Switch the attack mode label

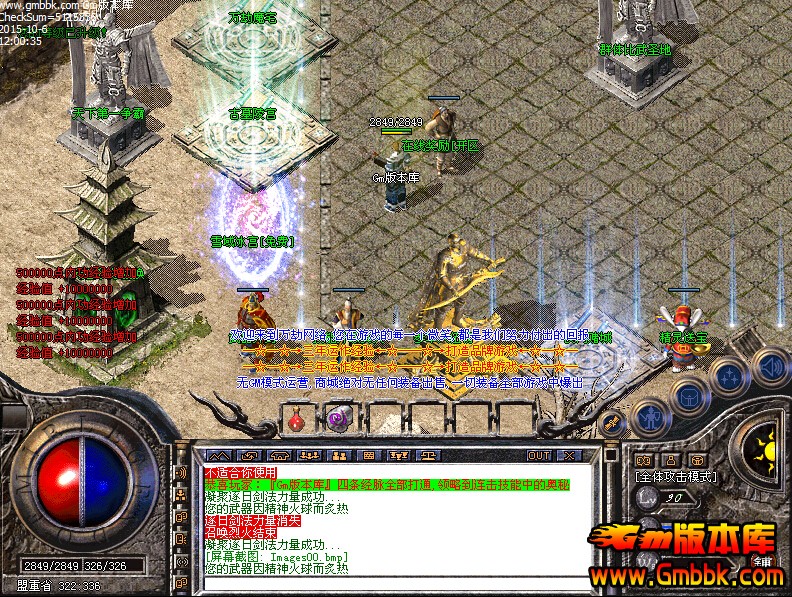coord(676,477)
